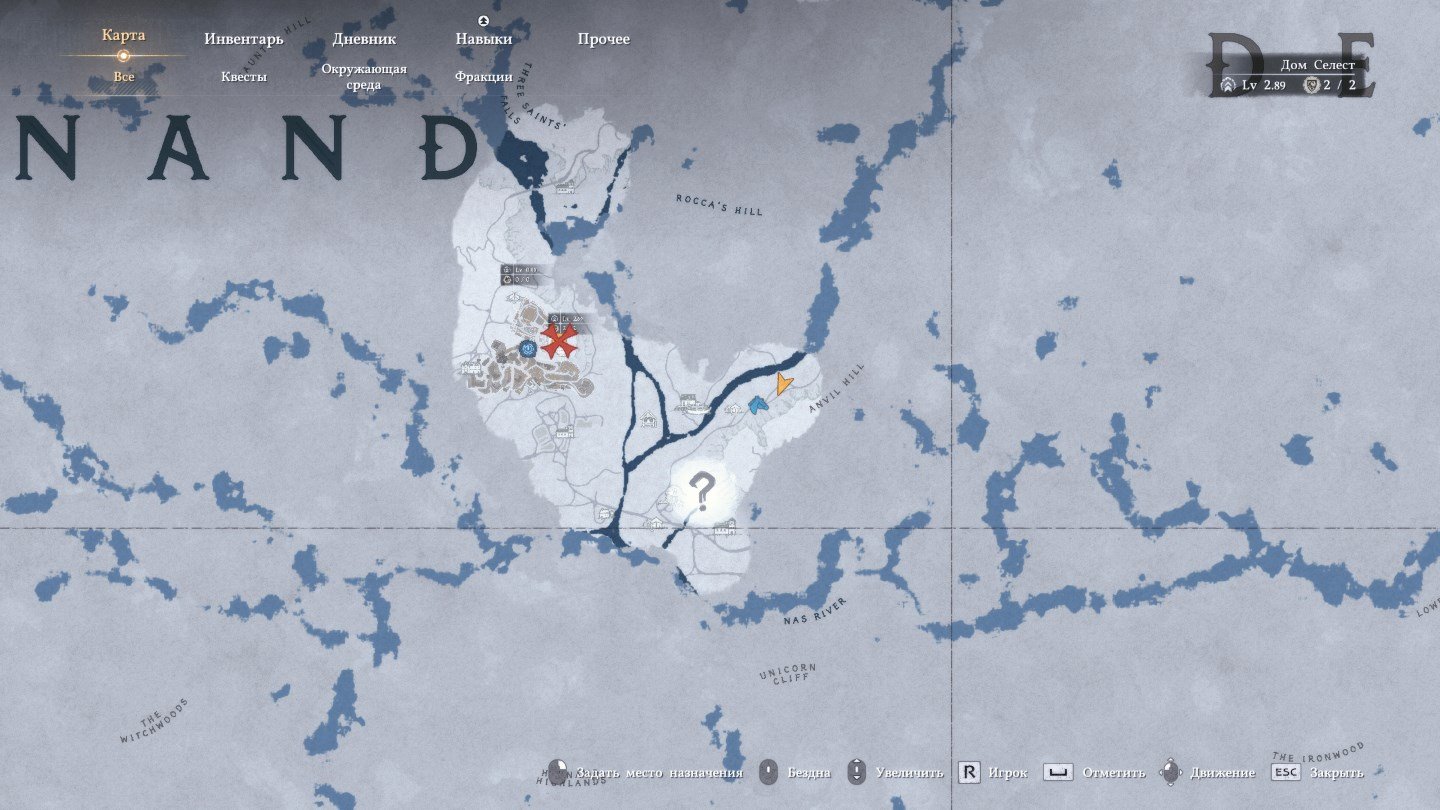Select the Все map filter
The image size is (1440, 810).
[x=124, y=77]
